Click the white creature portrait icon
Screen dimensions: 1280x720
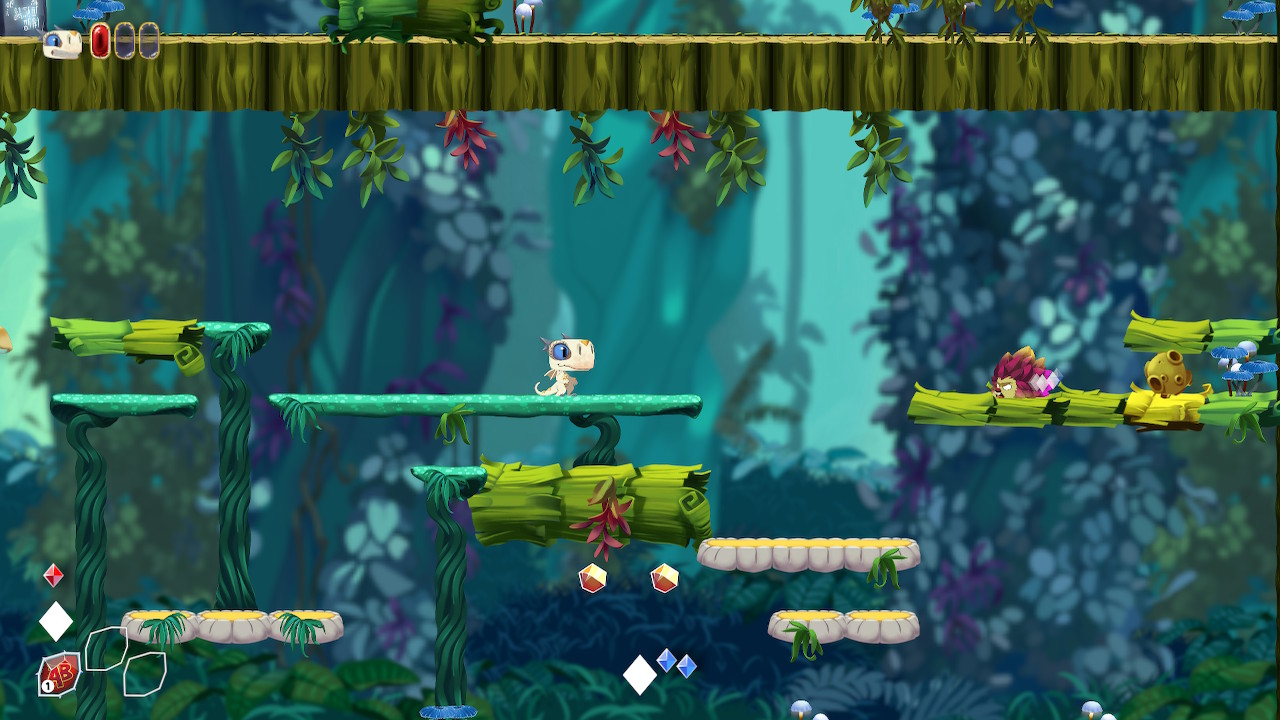[x=62, y=43]
